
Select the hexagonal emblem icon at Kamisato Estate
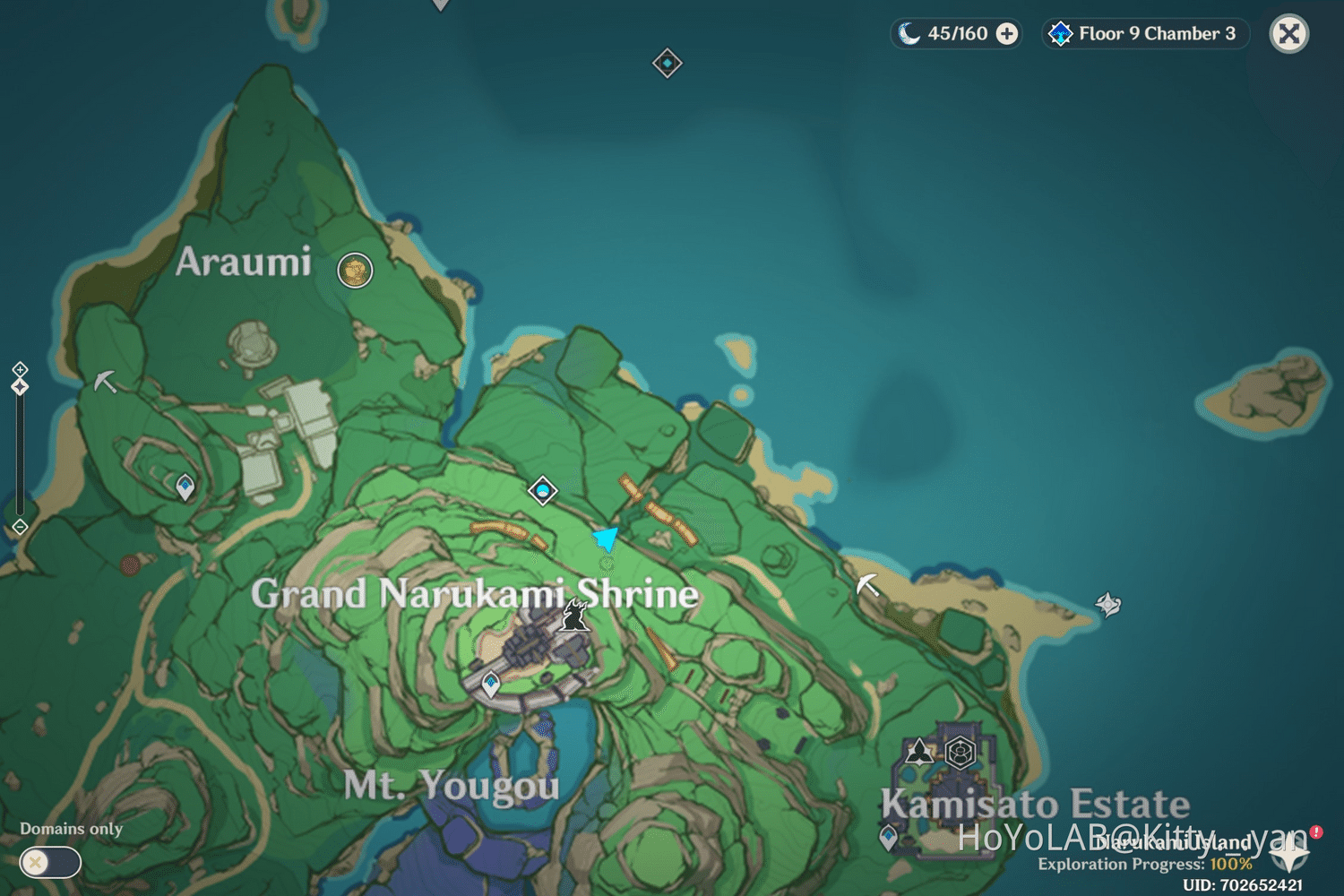(962, 752)
